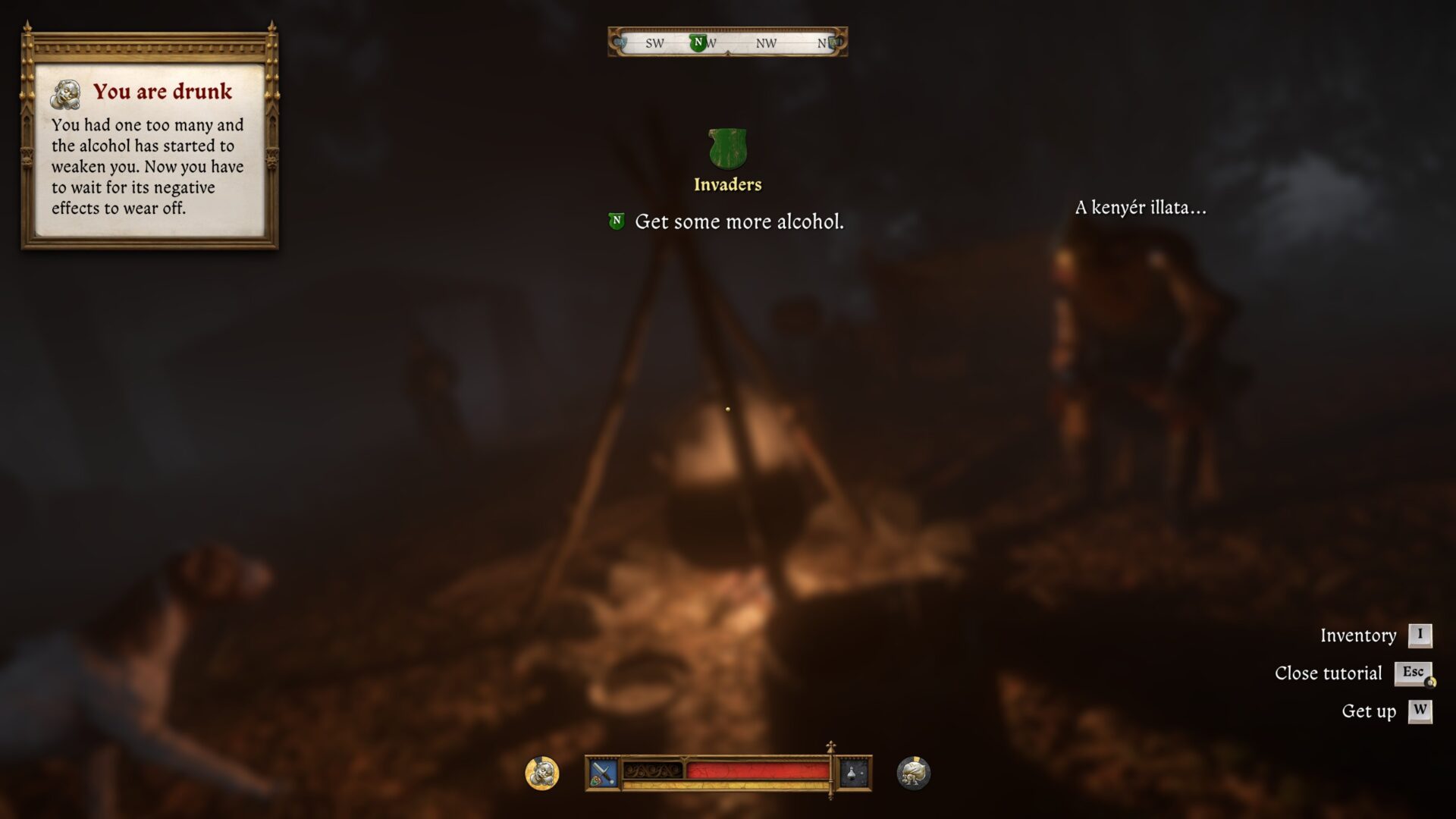
Task: Select the Invaders quest shield emblem
Action: [727, 149]
